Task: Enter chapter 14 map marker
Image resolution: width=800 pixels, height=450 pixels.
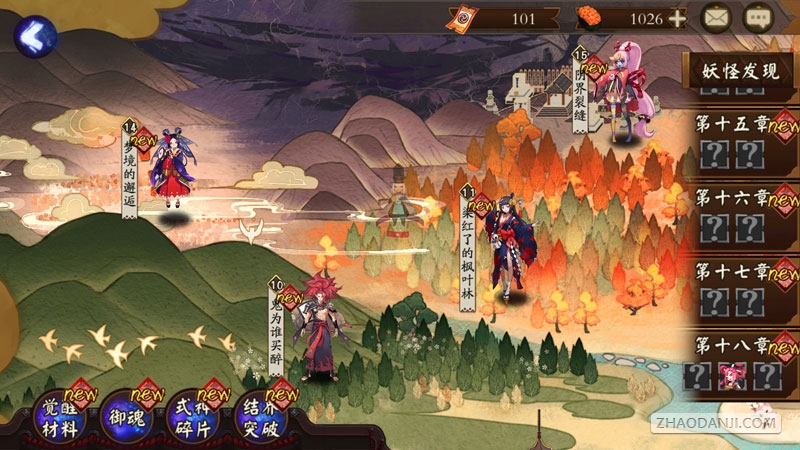Action: [x=168, y=170]
